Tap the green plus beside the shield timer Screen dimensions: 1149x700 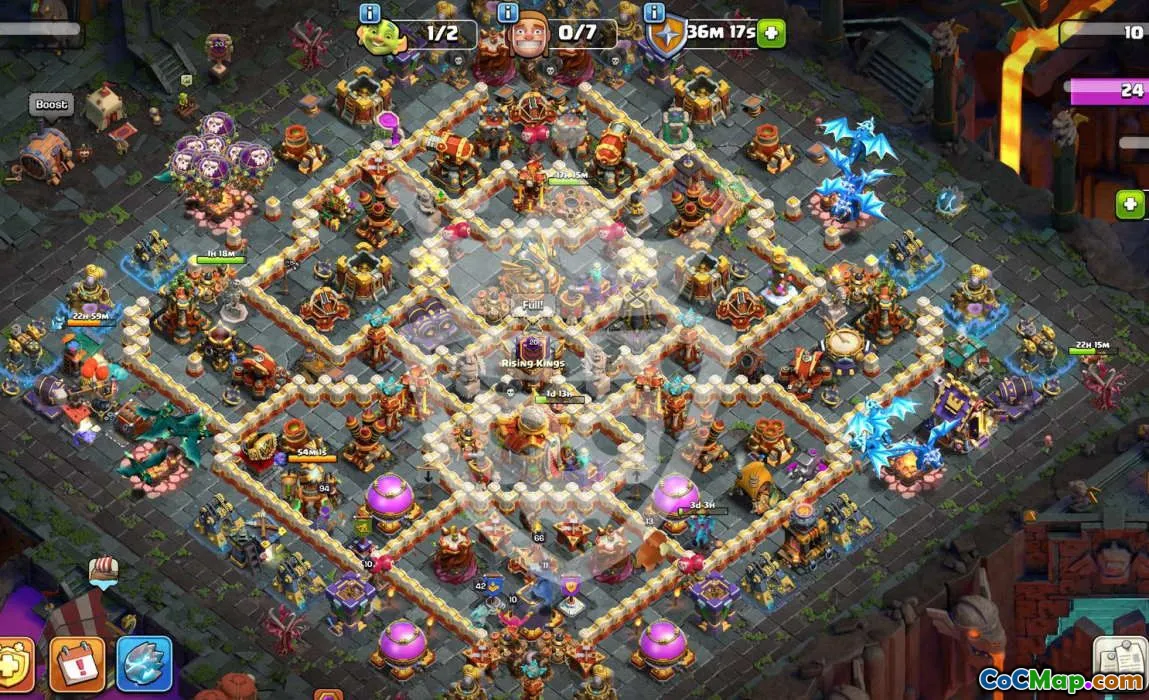pyautogui.click(x=770, y=33)
